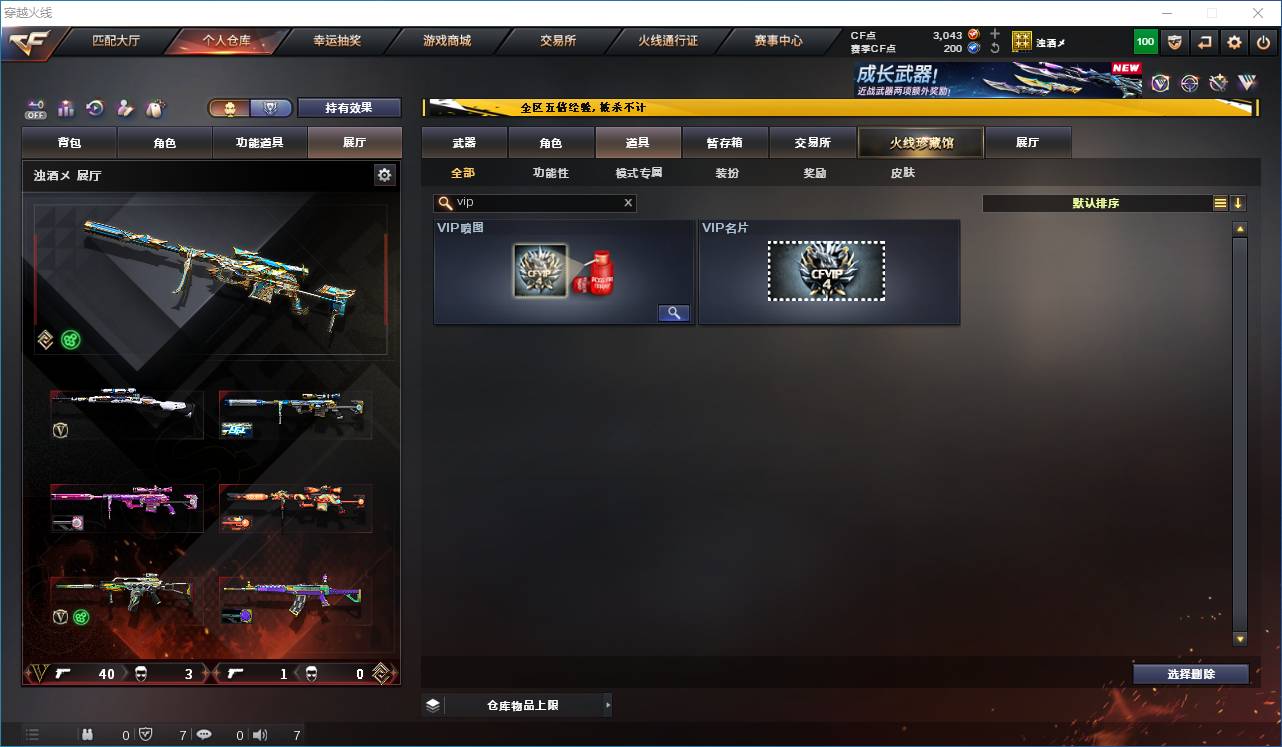Click the binoculars icon in the bottom status bar
Screen dimensions: 1282x747
coord(88,734)
